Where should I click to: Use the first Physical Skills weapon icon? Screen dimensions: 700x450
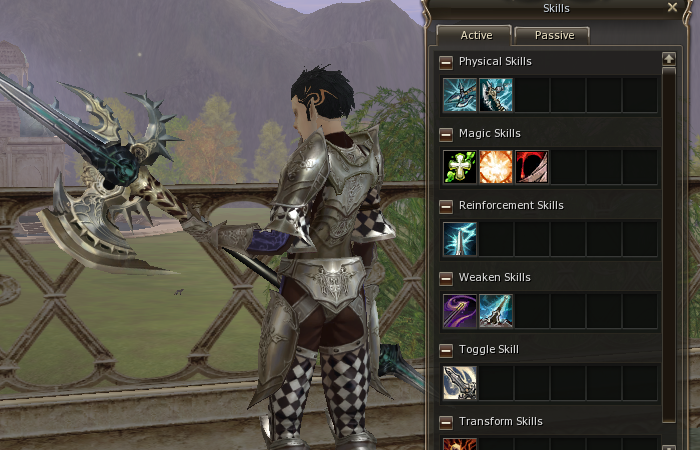tap(460, 95)
